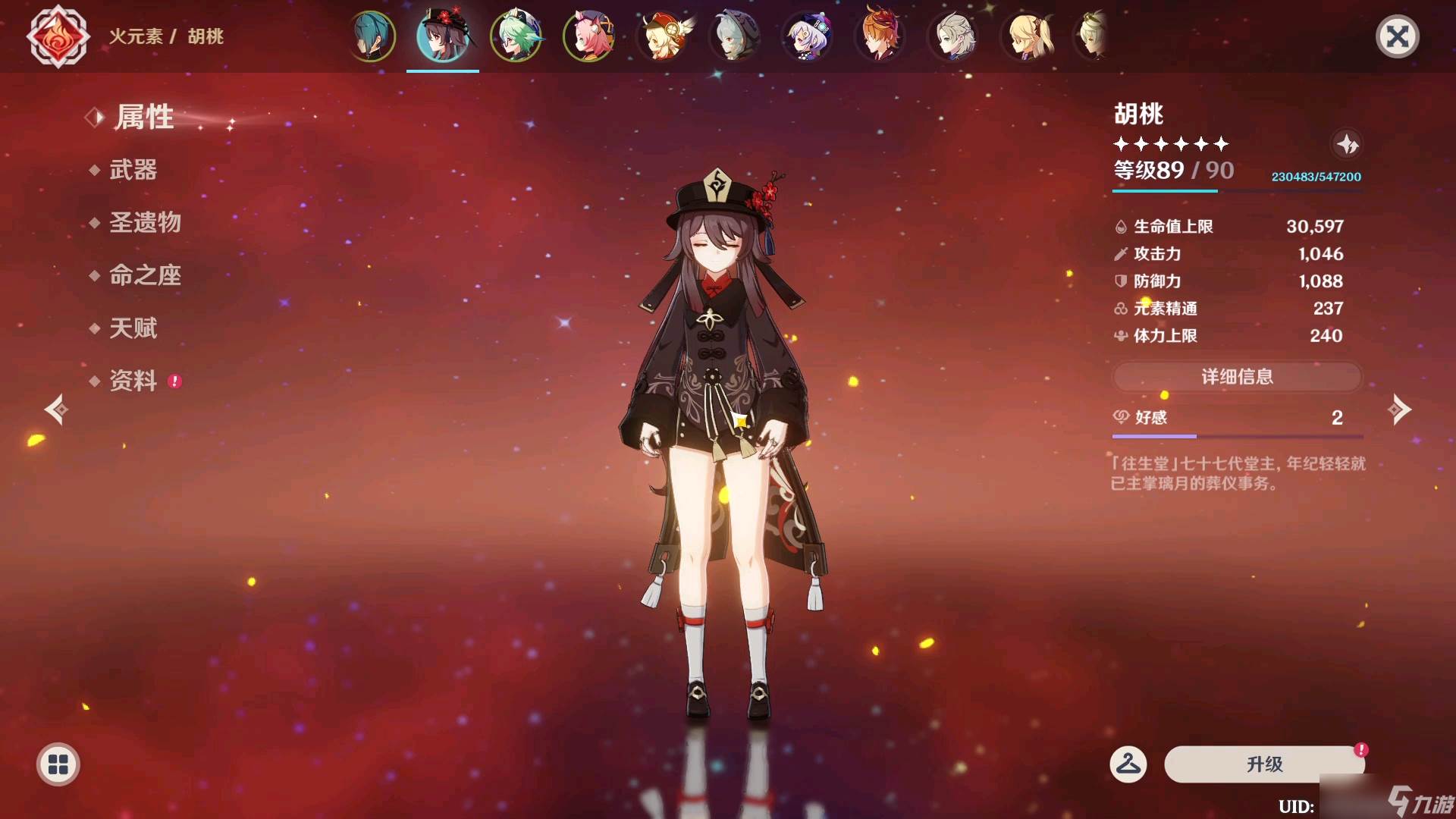1456x819 pixels.
Task: Select the 命之座 (Constellation) entry
Action: [145, 275]
